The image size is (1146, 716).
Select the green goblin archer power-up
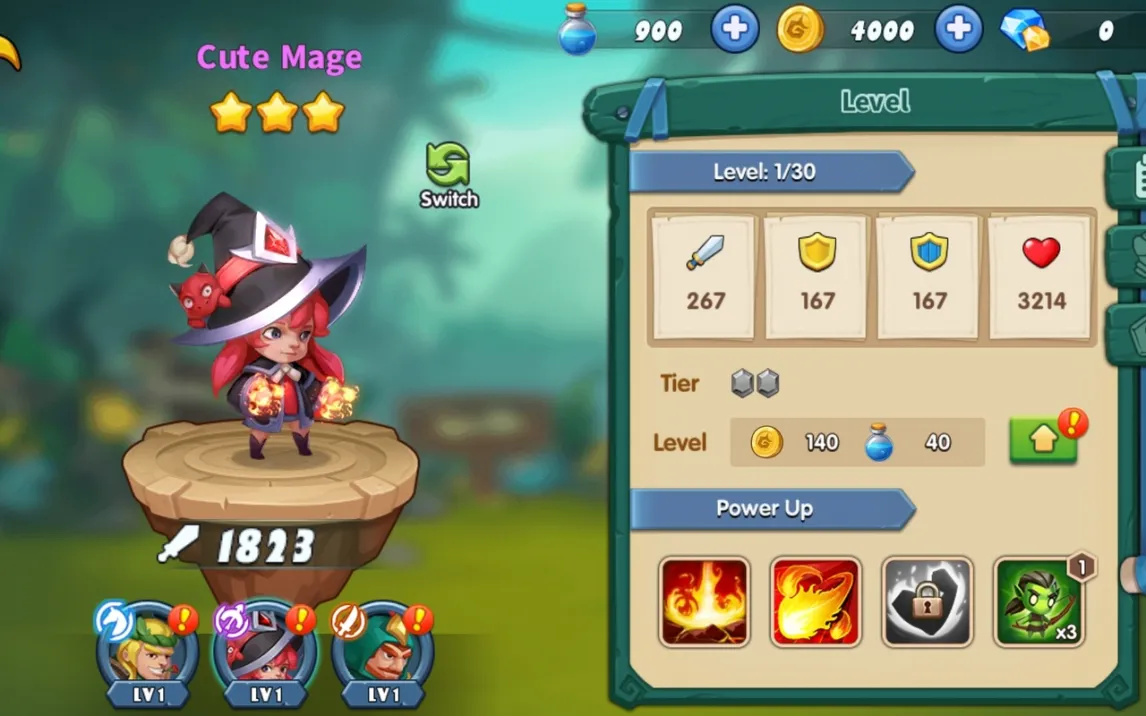1039,602
